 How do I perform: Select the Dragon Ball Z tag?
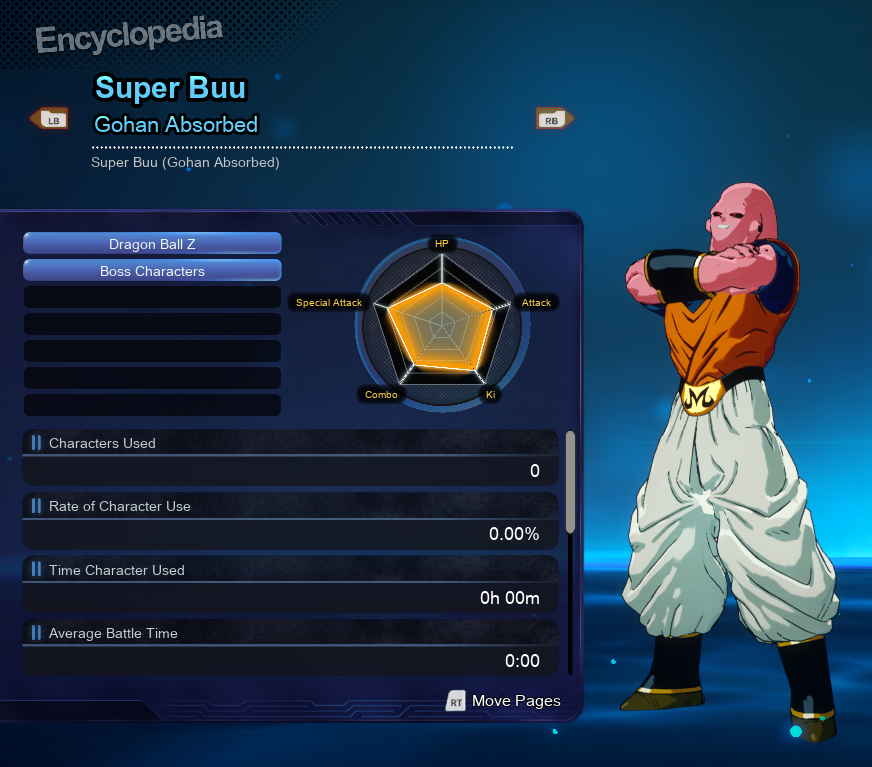tap(152, 244)
